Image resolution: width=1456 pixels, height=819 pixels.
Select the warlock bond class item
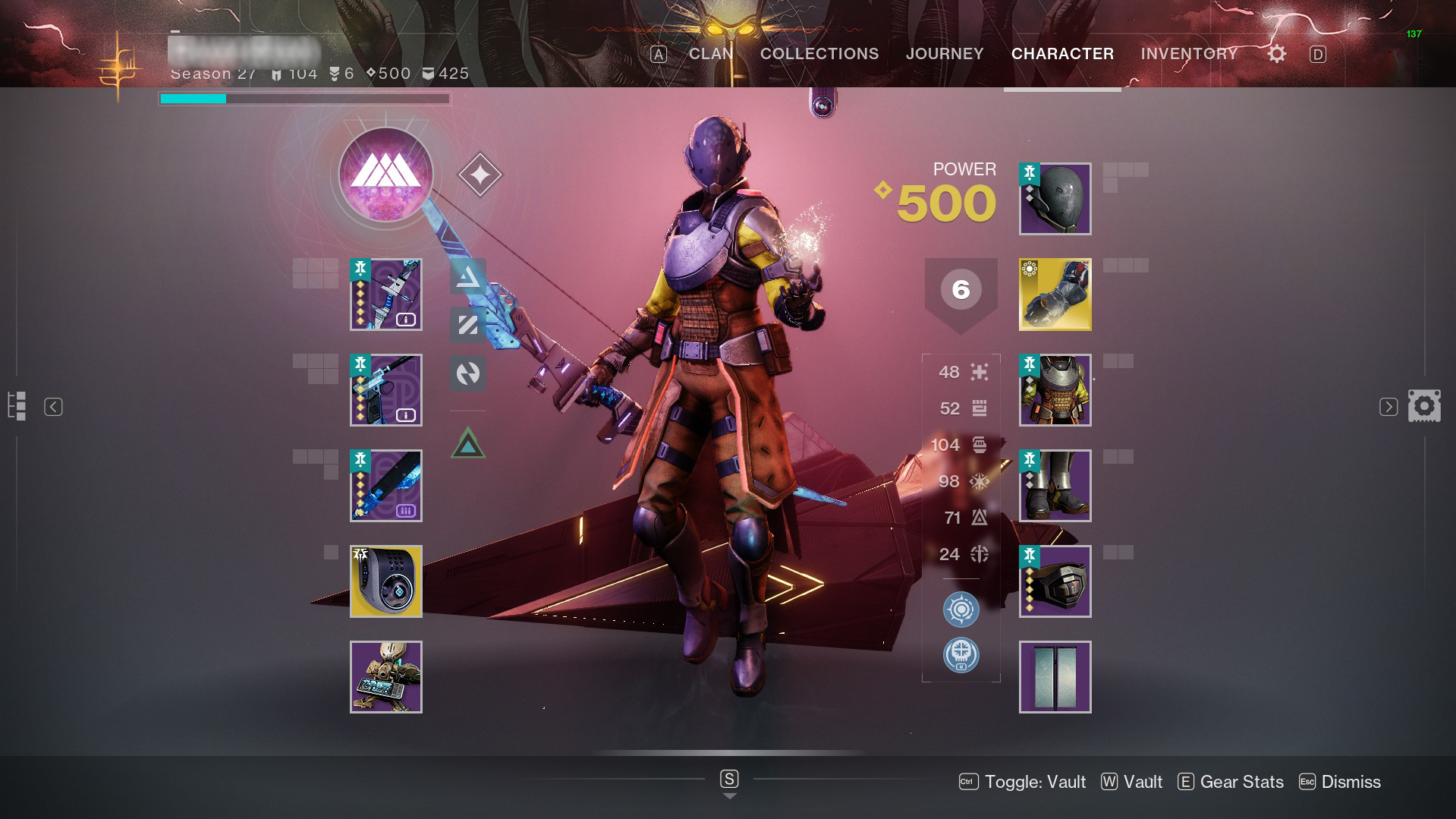1055,581
